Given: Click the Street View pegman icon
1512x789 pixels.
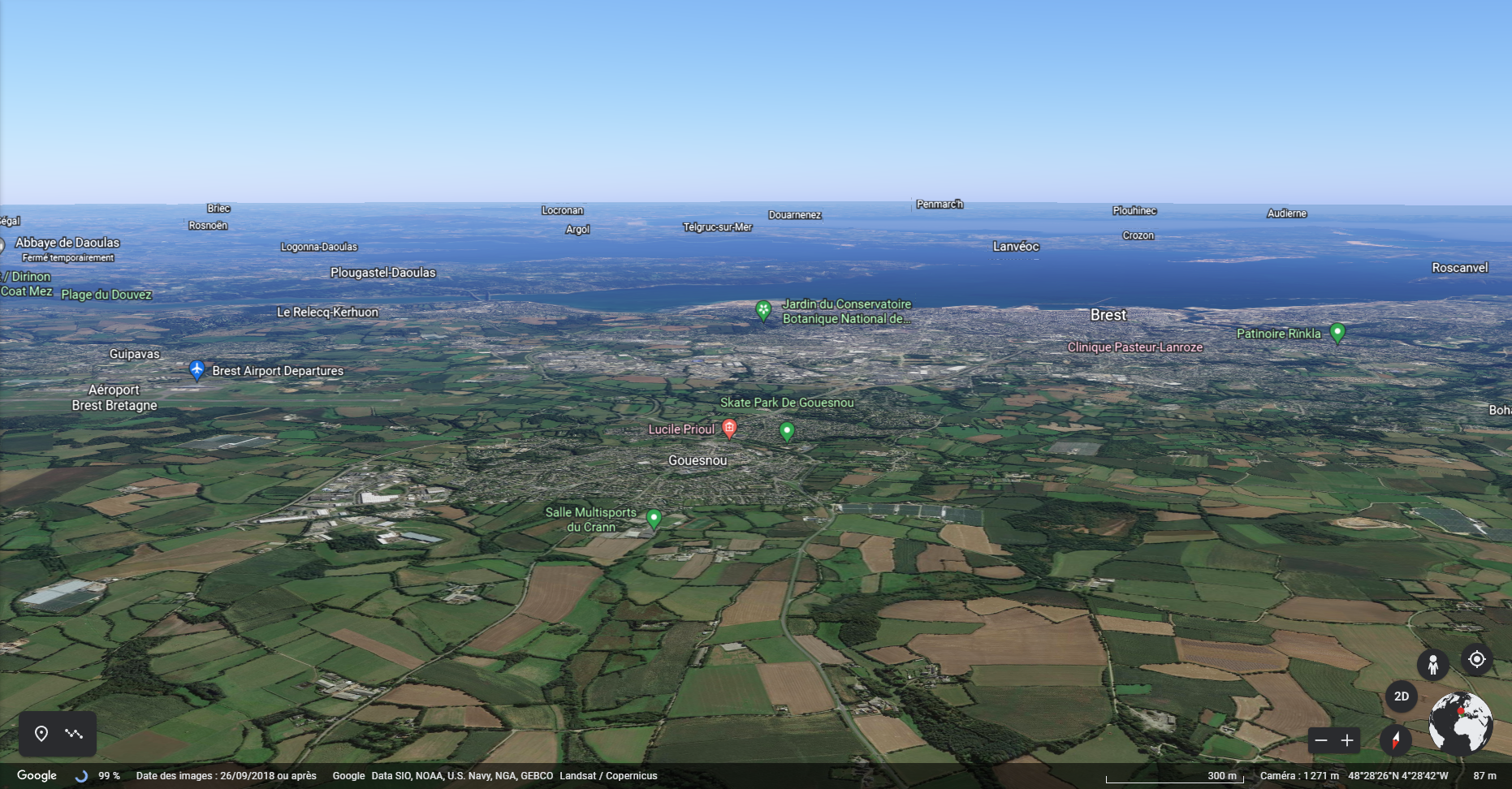Looking at the screenshot, I should click(1434, 663).
